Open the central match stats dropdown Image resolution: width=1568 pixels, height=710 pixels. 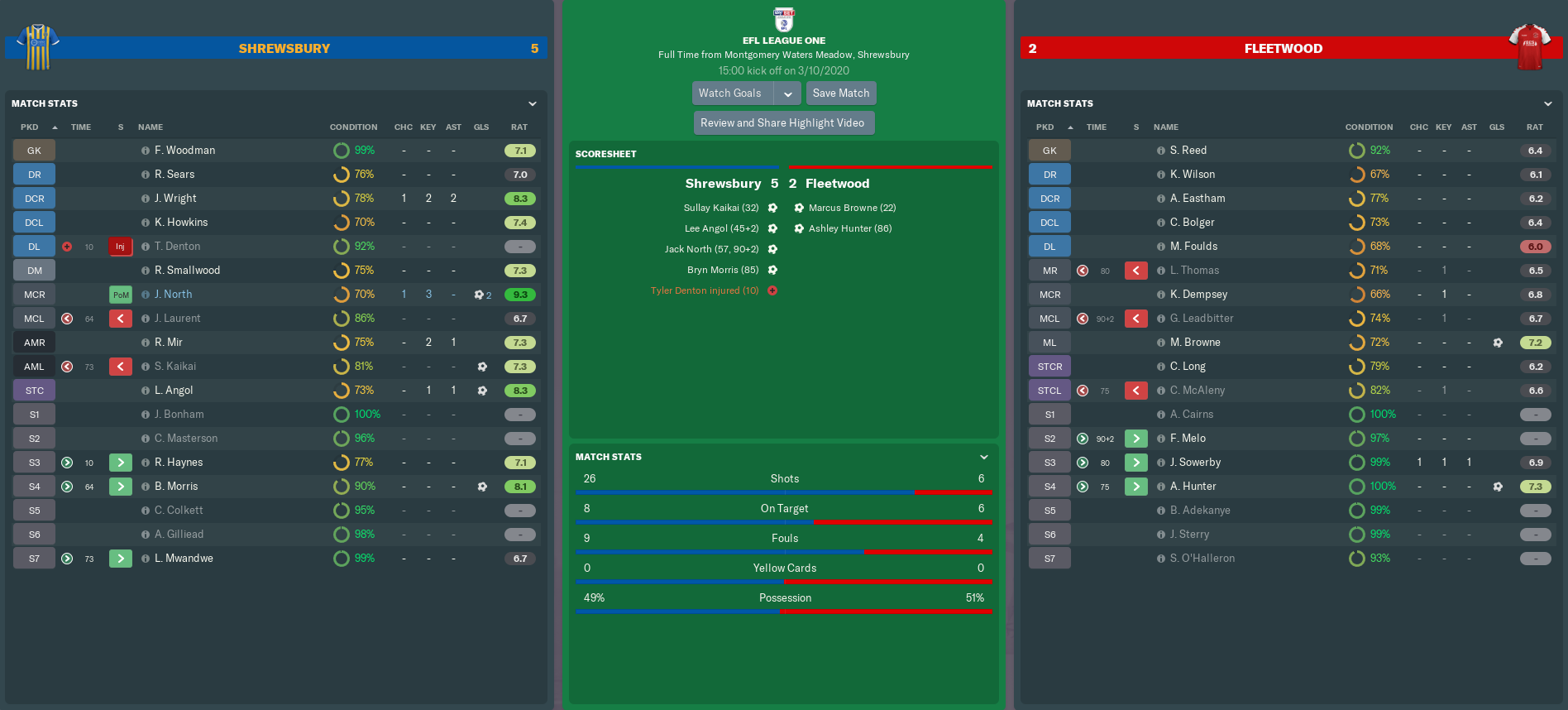point(984,457)
